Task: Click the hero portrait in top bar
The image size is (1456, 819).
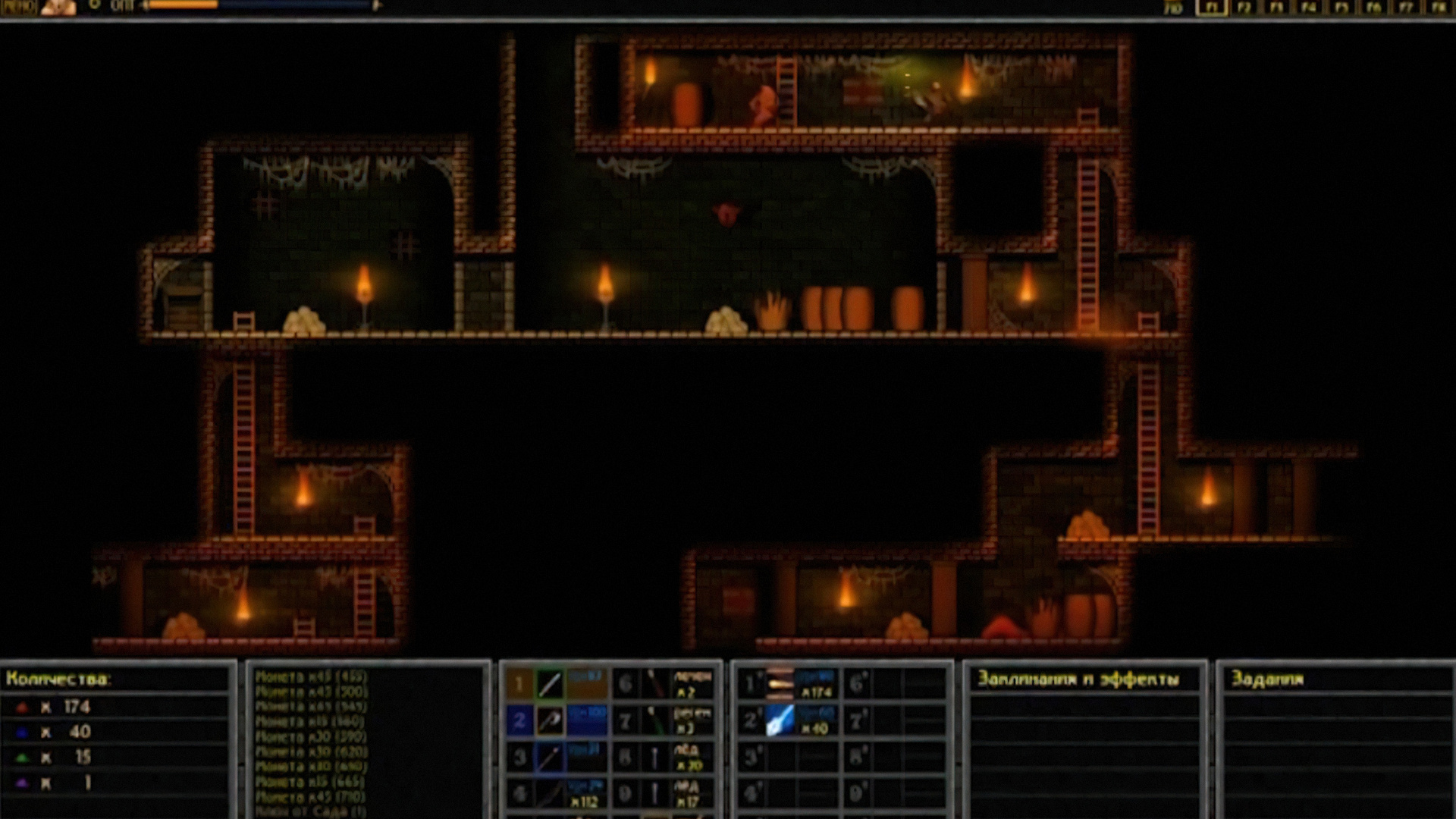Action: [58, 8]
